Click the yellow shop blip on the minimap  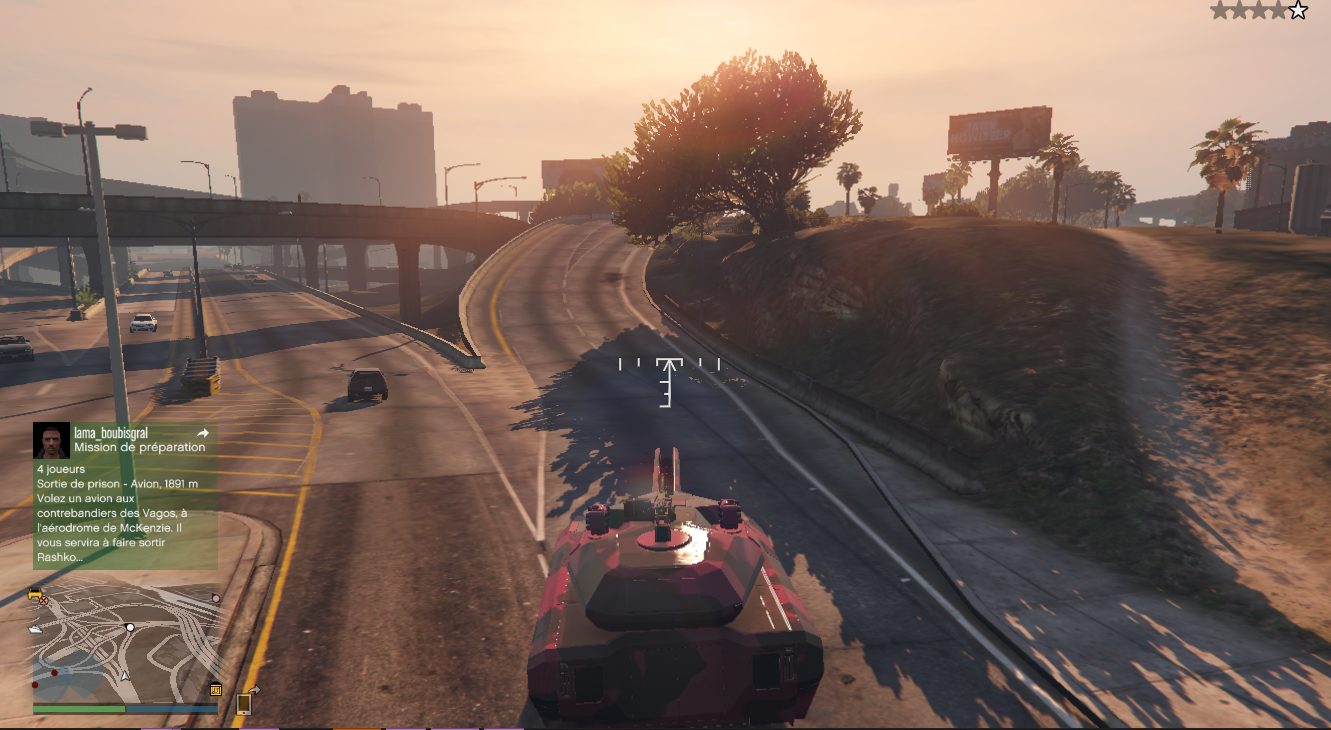coord(216,690)
